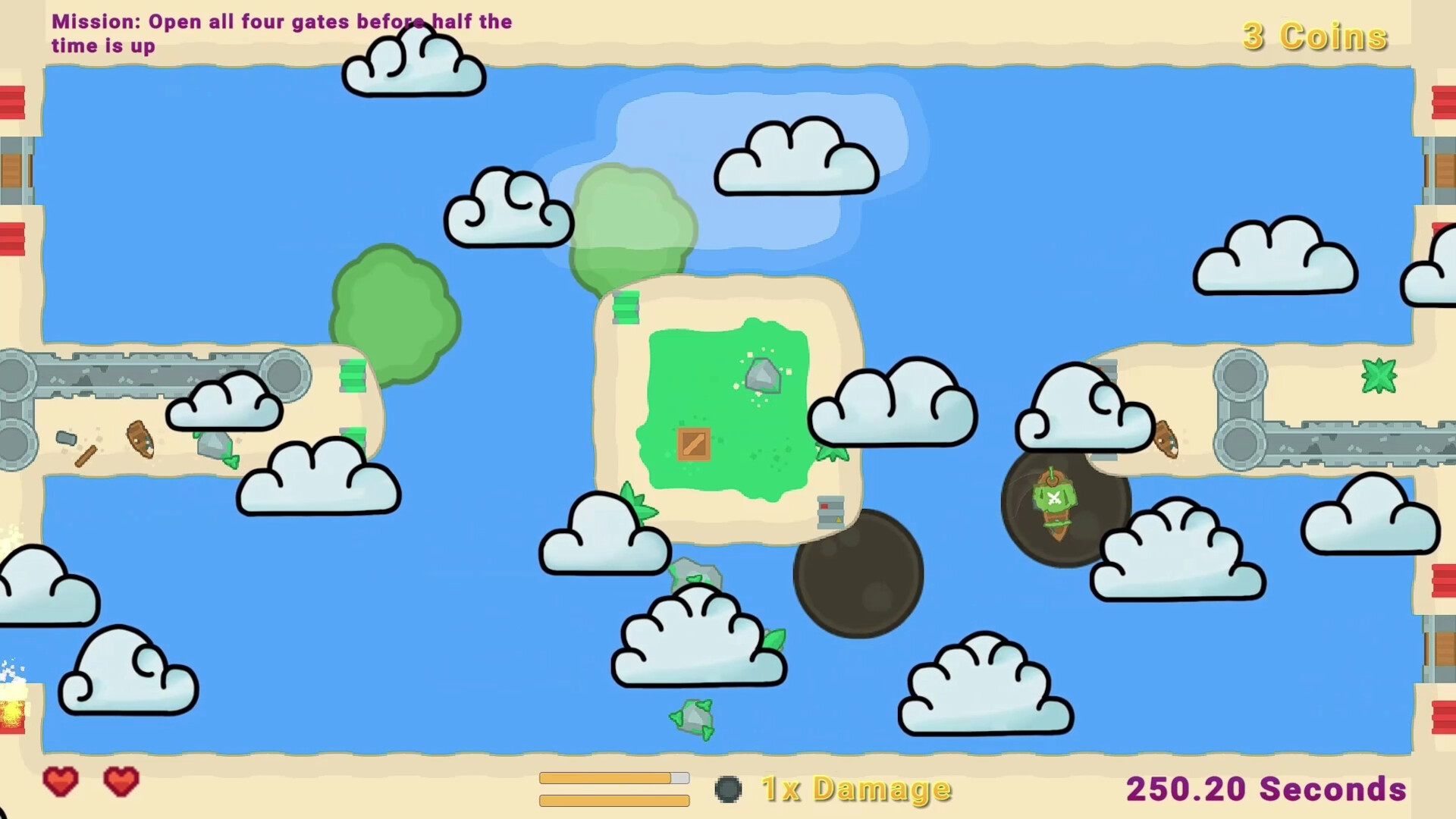Image resolution: width=1456 pixels, height=819 pixels.
Task: Click the green arrow marker above the center island
Action: click(625, 307)
